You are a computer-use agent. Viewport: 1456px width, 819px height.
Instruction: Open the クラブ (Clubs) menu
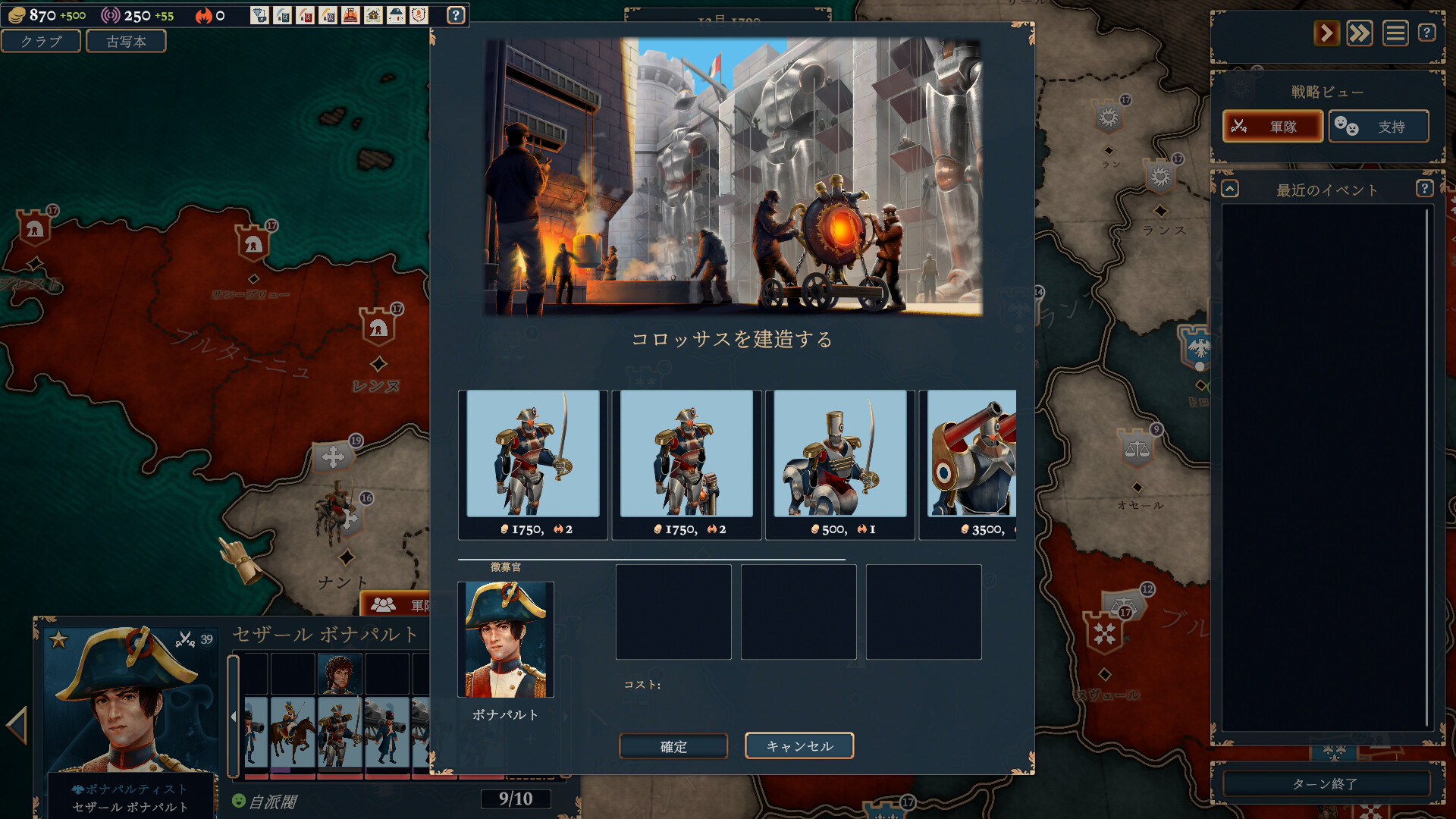click(x=41, y=41)
